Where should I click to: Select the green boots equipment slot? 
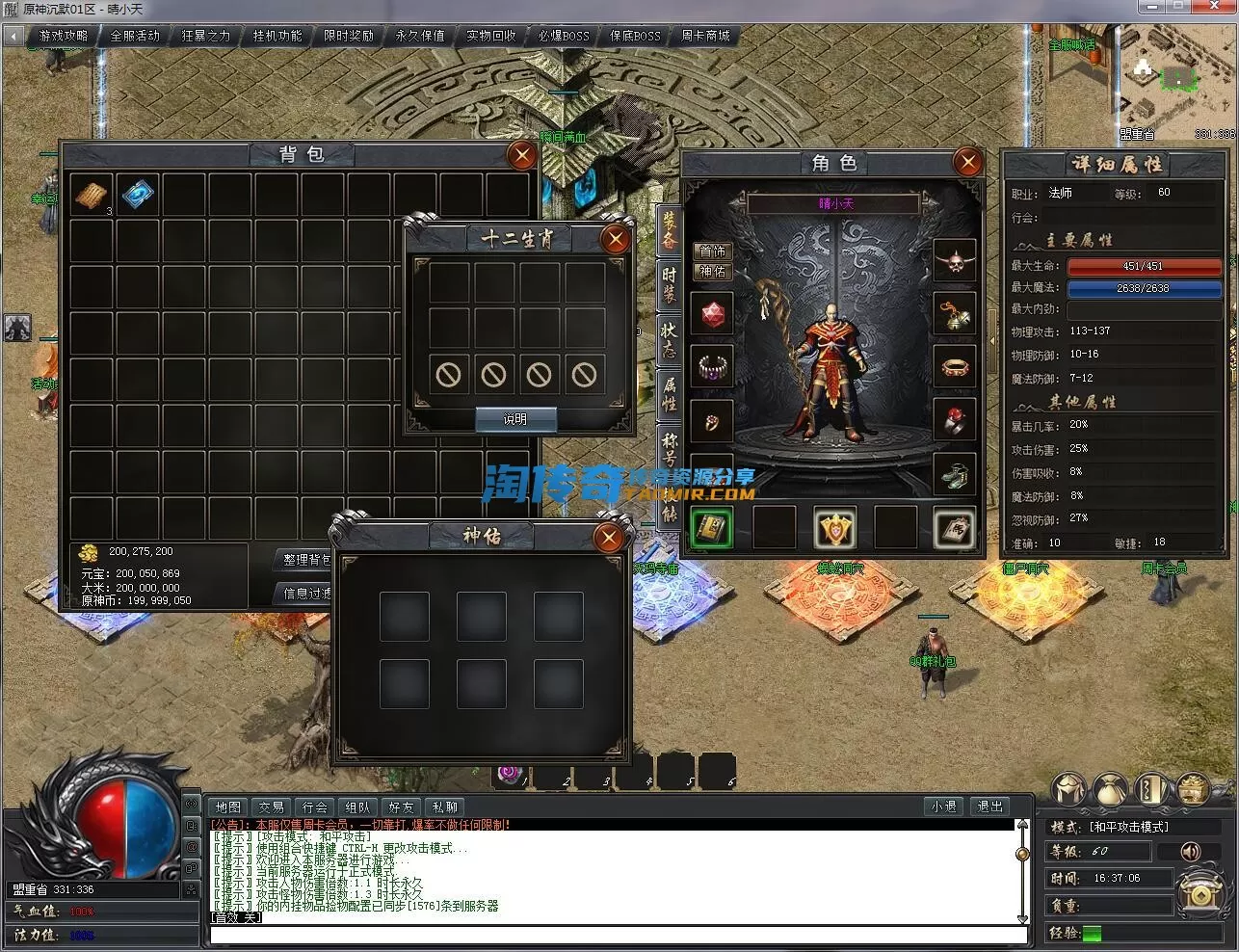coord(955,474)
